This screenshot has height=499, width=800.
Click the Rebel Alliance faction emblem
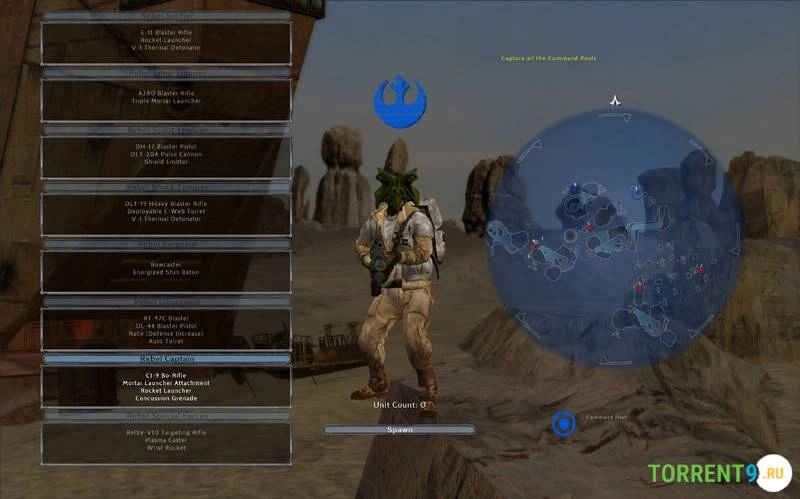399,102
